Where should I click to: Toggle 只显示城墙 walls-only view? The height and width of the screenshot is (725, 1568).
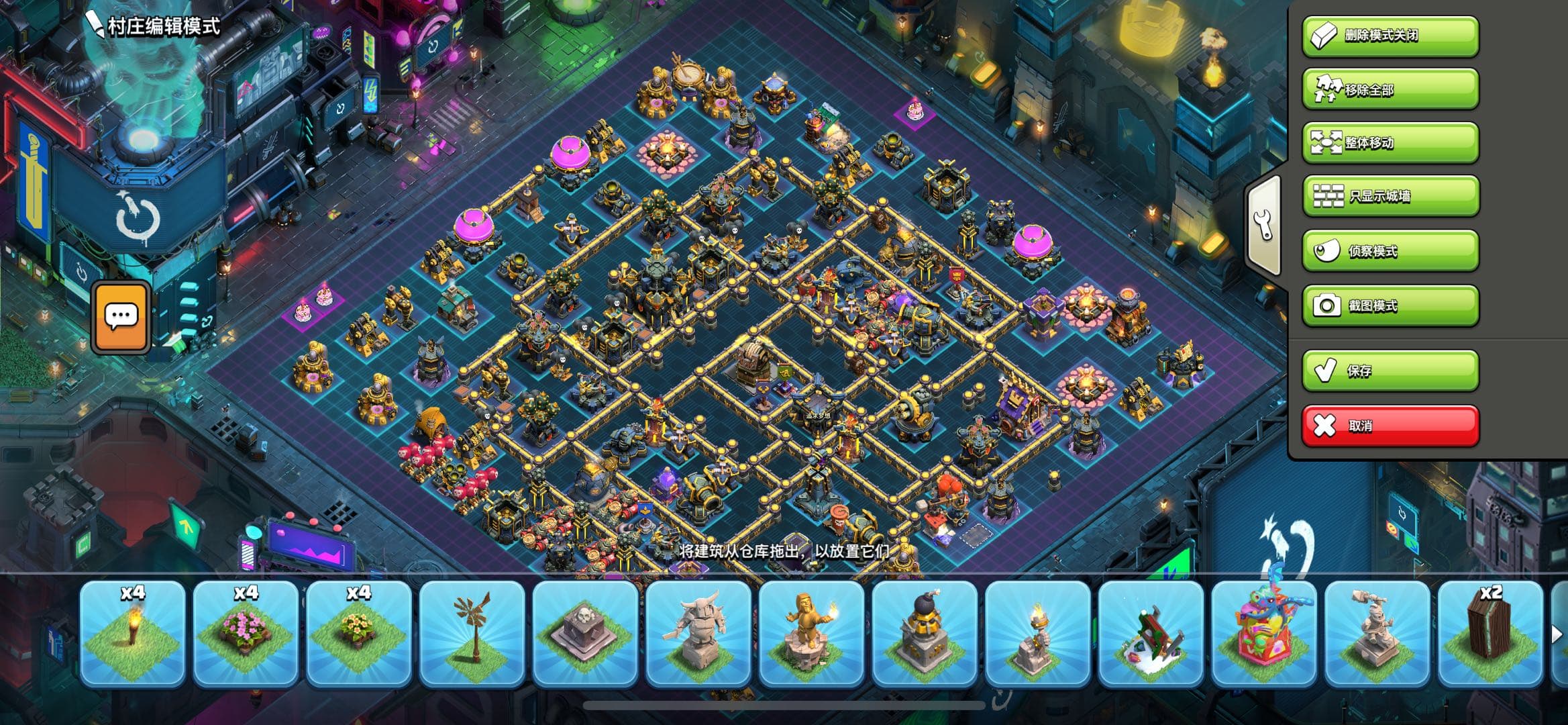1390,197
